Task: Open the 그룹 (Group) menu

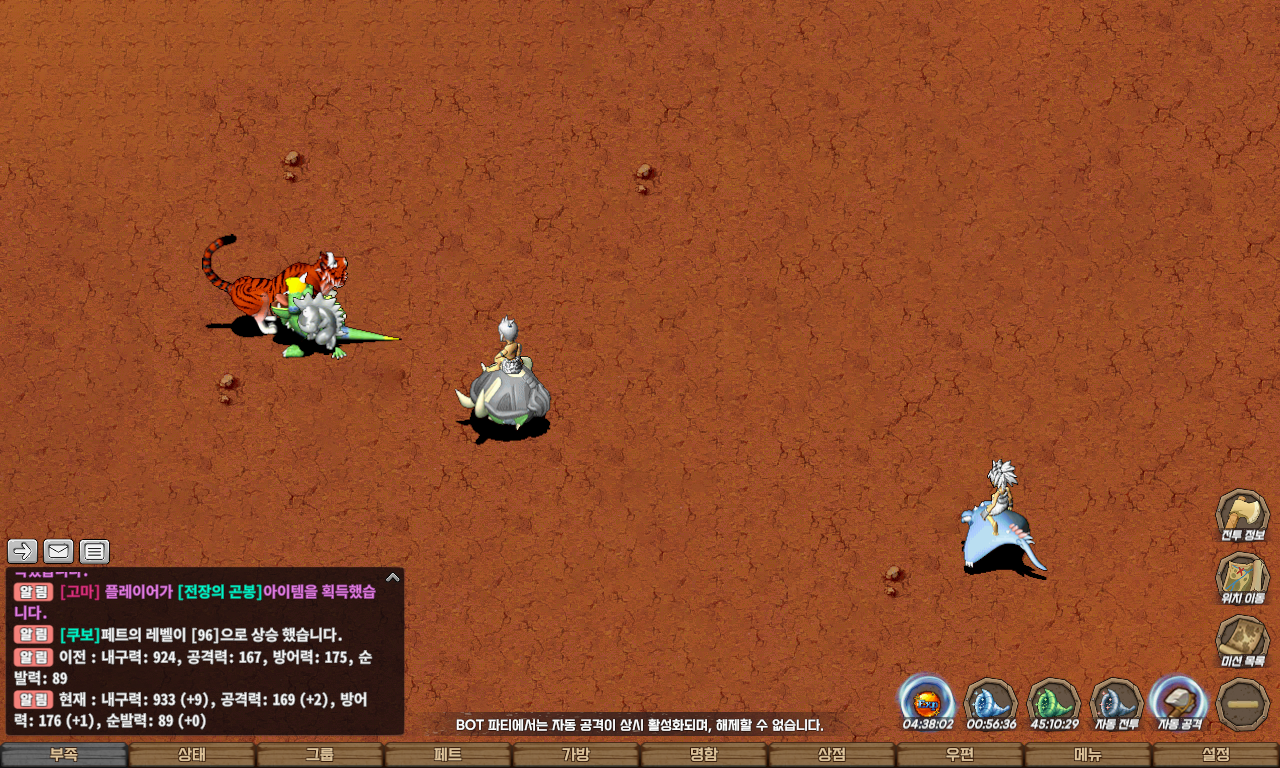Action: click(320, 755)
